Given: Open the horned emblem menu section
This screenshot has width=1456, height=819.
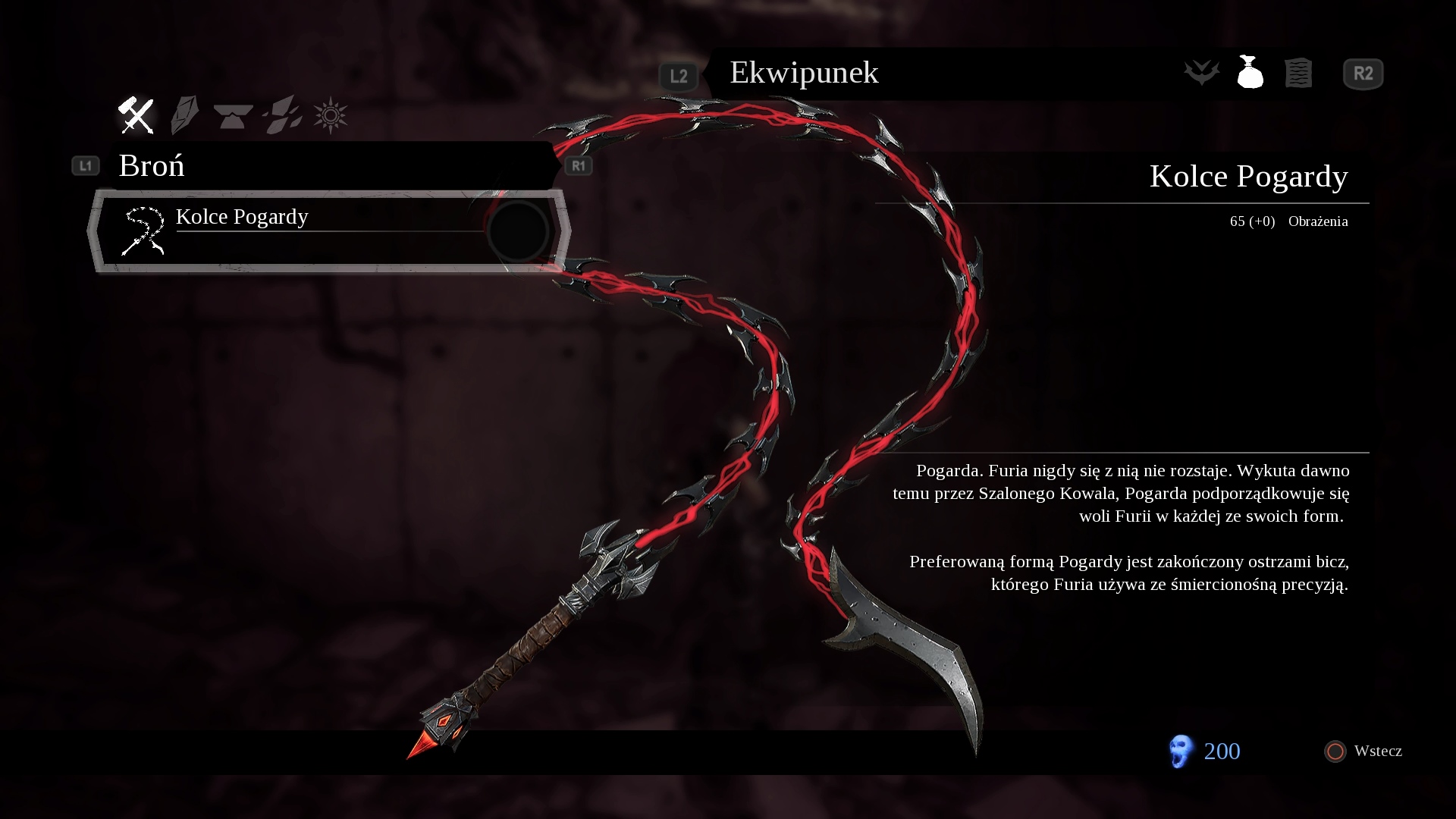Looking at the screenshot, I should pos(1202,73).
